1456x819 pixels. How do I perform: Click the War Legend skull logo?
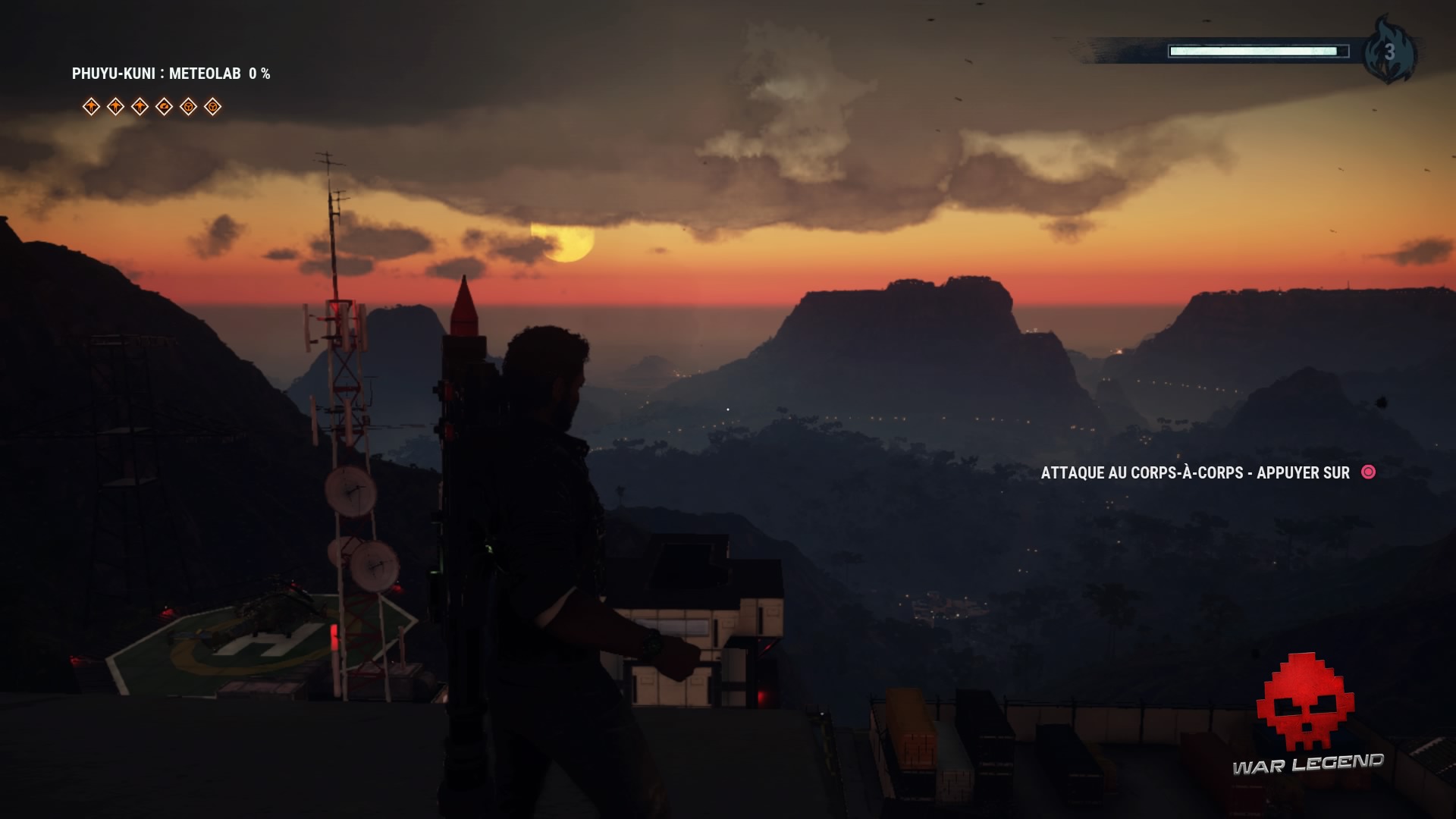click(1304, 702)
